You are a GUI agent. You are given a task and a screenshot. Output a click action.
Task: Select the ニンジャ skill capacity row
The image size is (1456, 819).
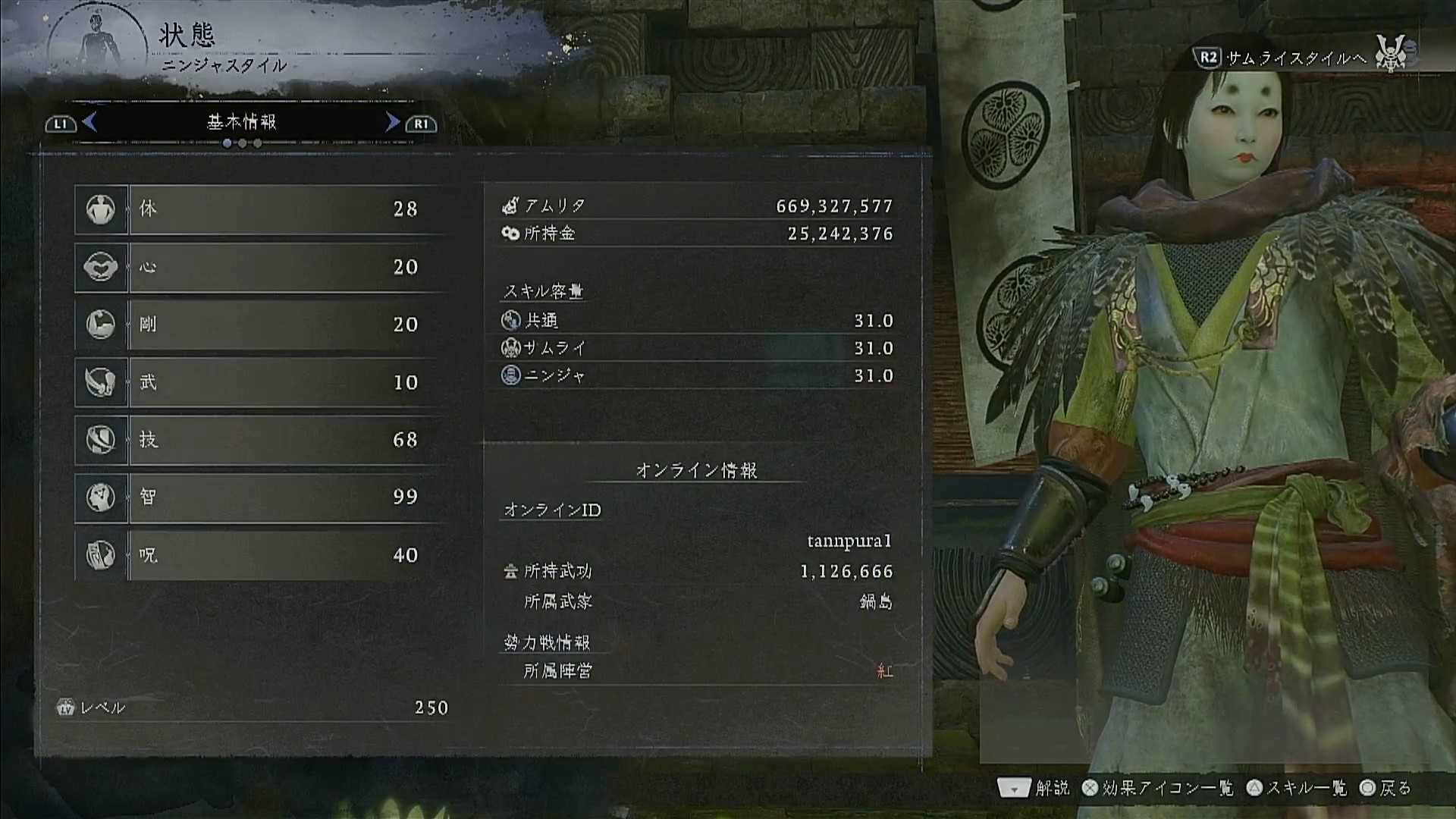pos(696,375)
